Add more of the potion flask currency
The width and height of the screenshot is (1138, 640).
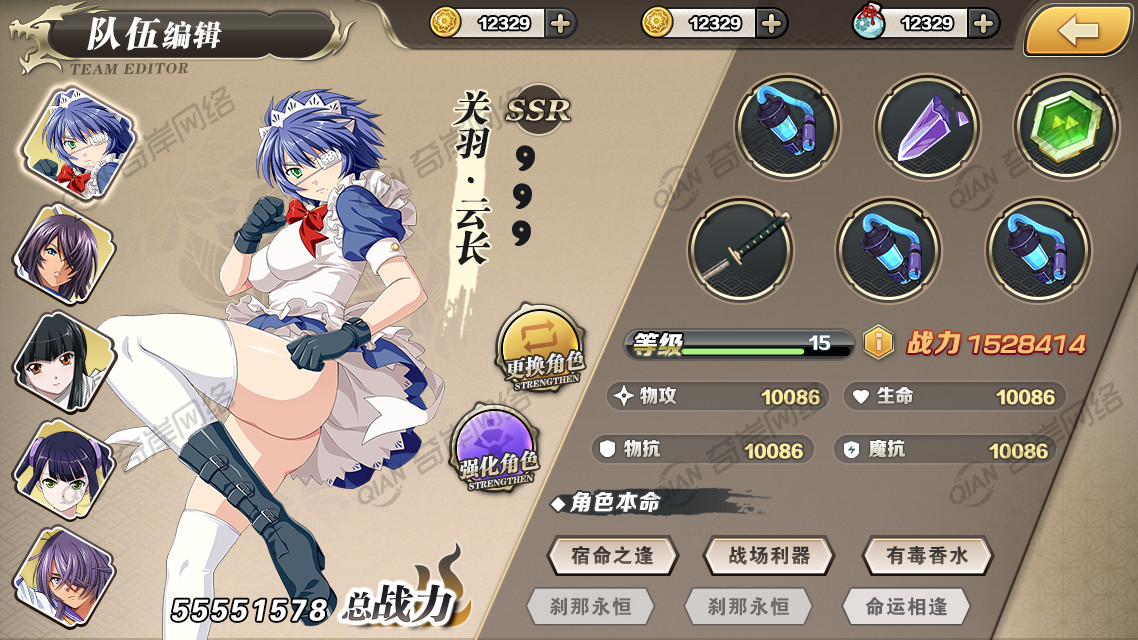tap(984, 23)
